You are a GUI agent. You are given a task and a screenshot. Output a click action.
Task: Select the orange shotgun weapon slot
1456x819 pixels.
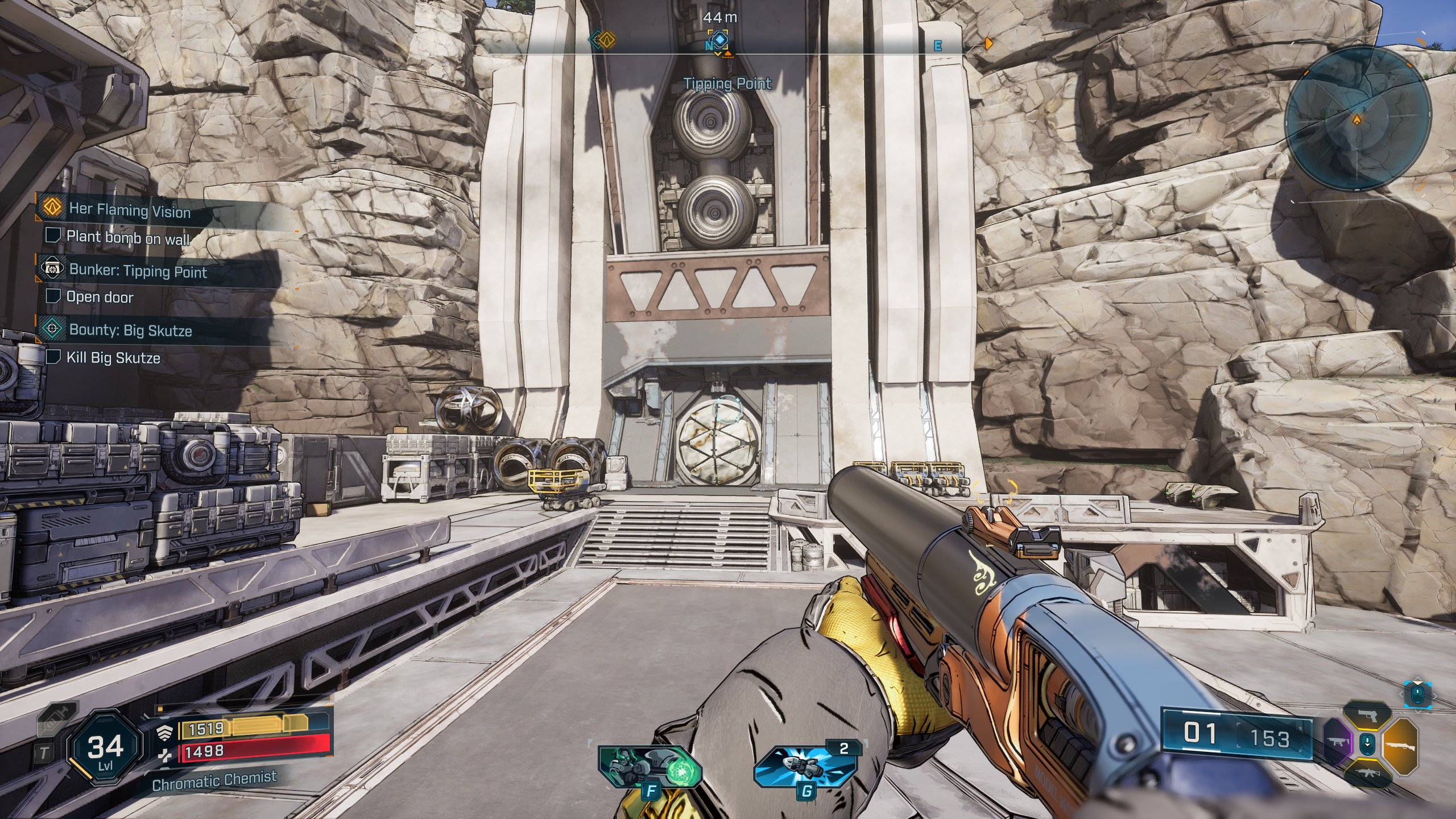tap(1400, 744)
